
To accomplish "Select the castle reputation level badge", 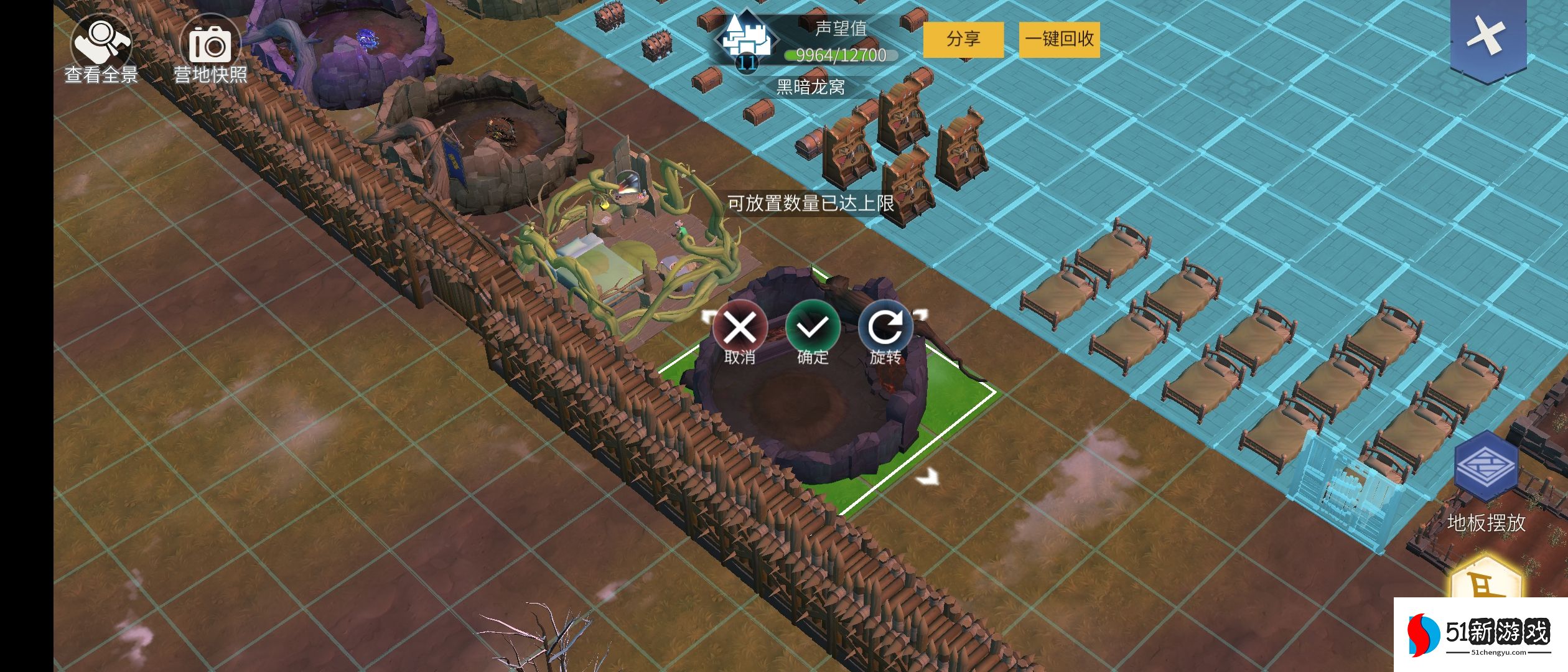I will pos(746,42).
